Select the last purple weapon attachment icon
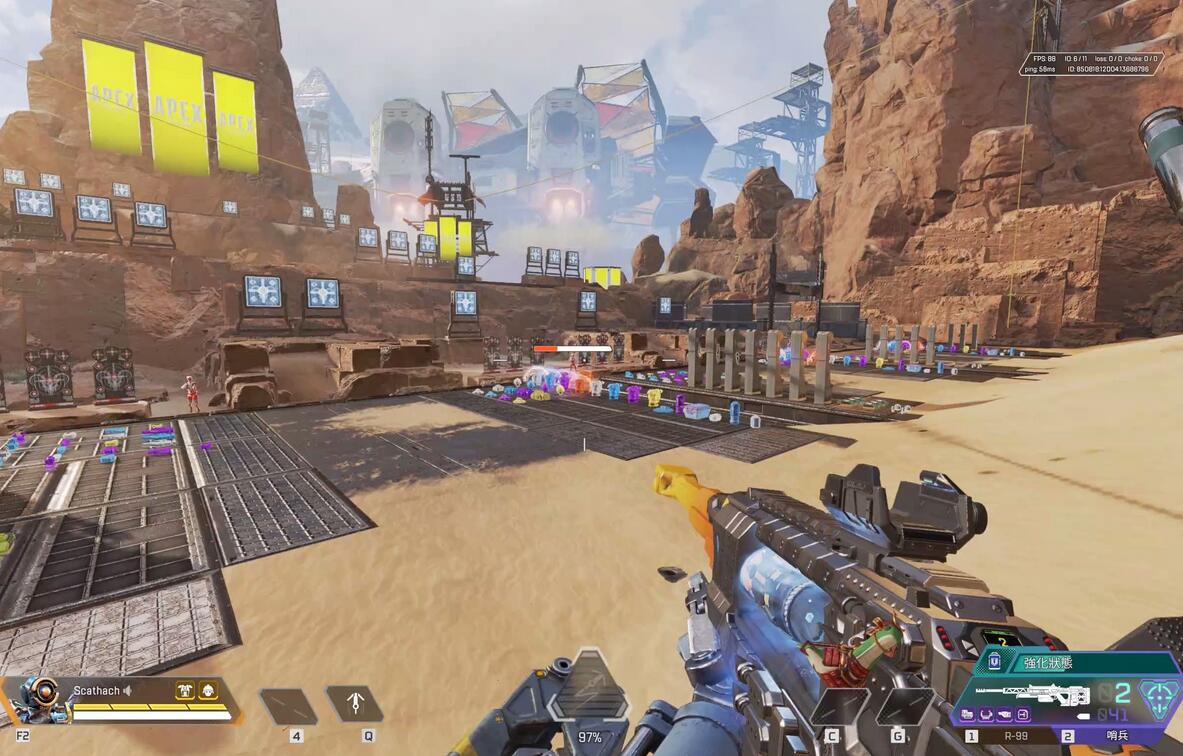 [1022, 714]
